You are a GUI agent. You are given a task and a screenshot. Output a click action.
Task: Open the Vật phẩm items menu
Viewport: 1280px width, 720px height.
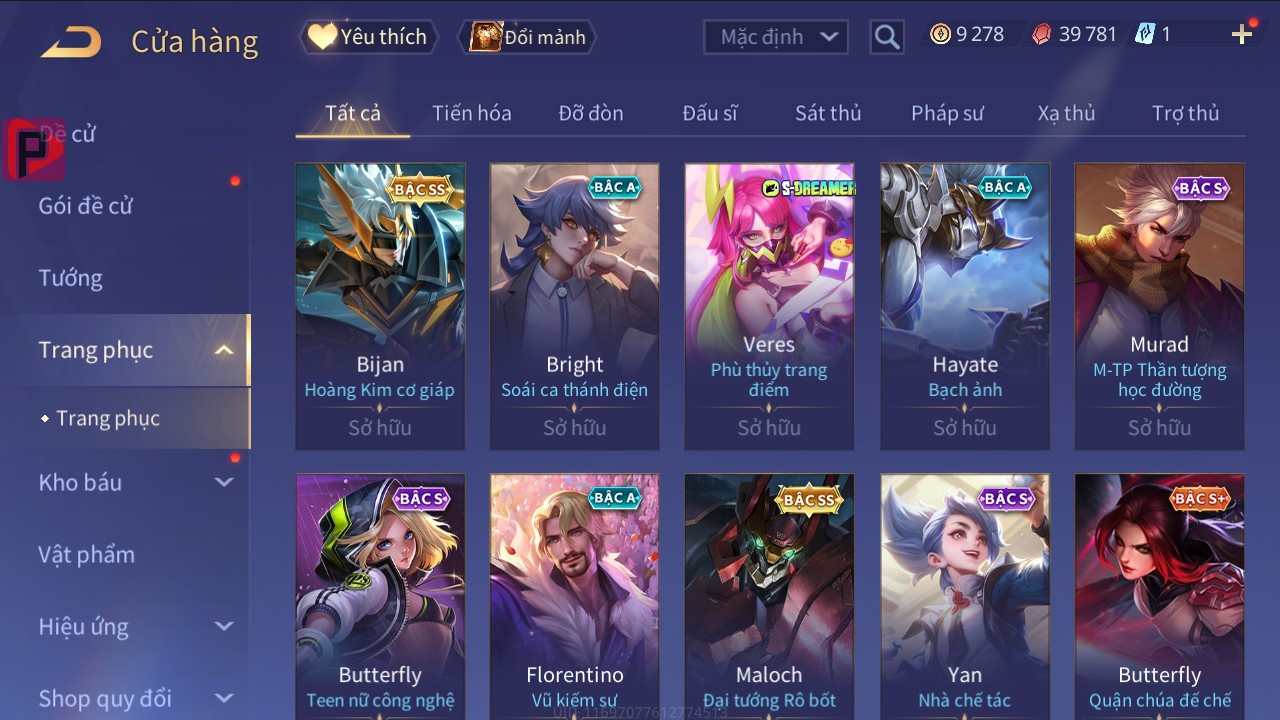86,554
